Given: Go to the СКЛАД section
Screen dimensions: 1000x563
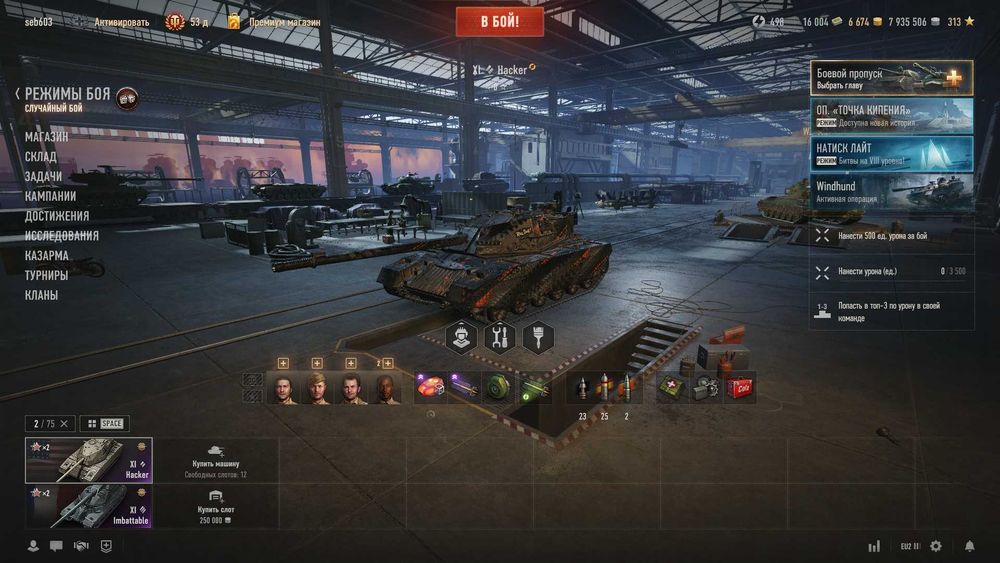Looking at the screenshot, I should click(x=41, y=157).
